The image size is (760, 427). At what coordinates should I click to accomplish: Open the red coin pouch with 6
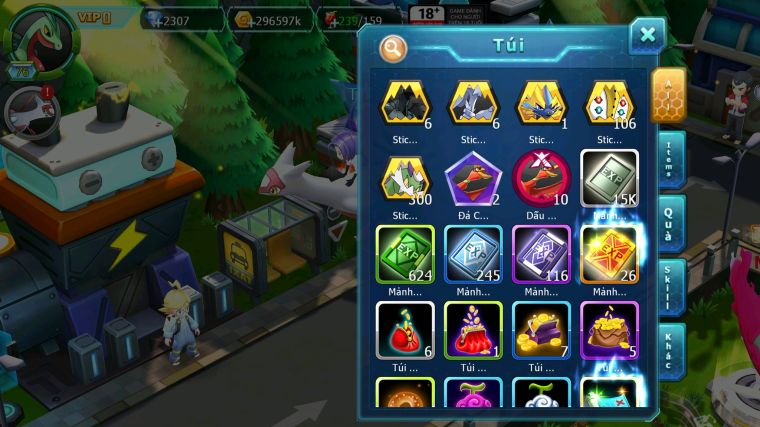(x=405, y=329)
